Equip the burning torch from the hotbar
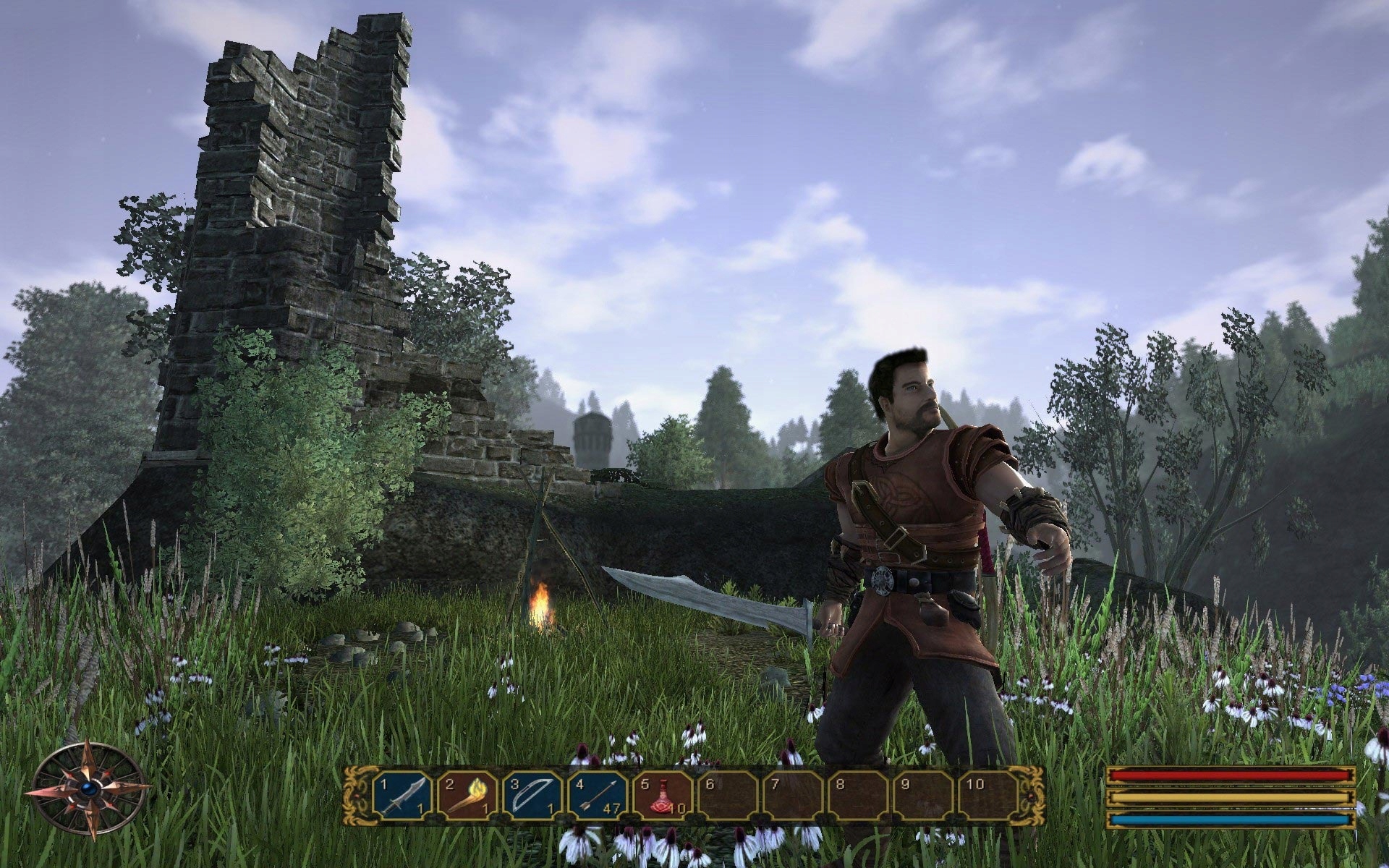The image size is (1389, 868). pos(468,796)
